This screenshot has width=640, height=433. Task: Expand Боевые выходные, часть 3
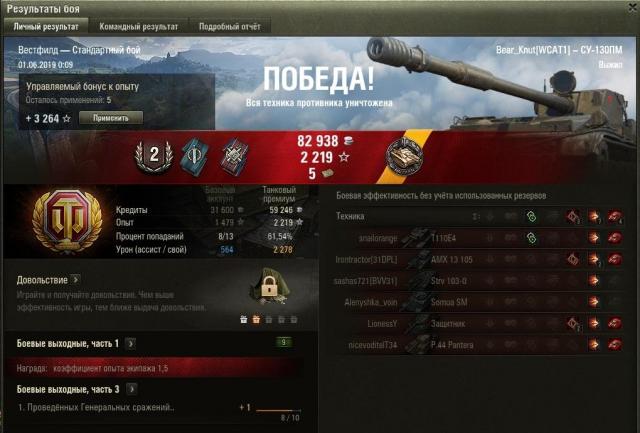point(130,389)
